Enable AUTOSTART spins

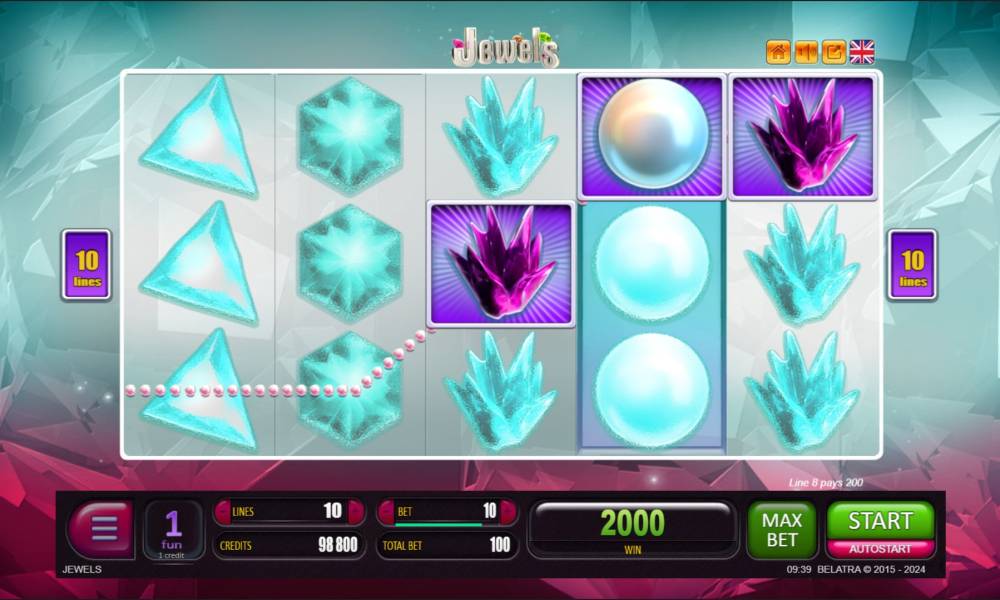click(880, 549)
